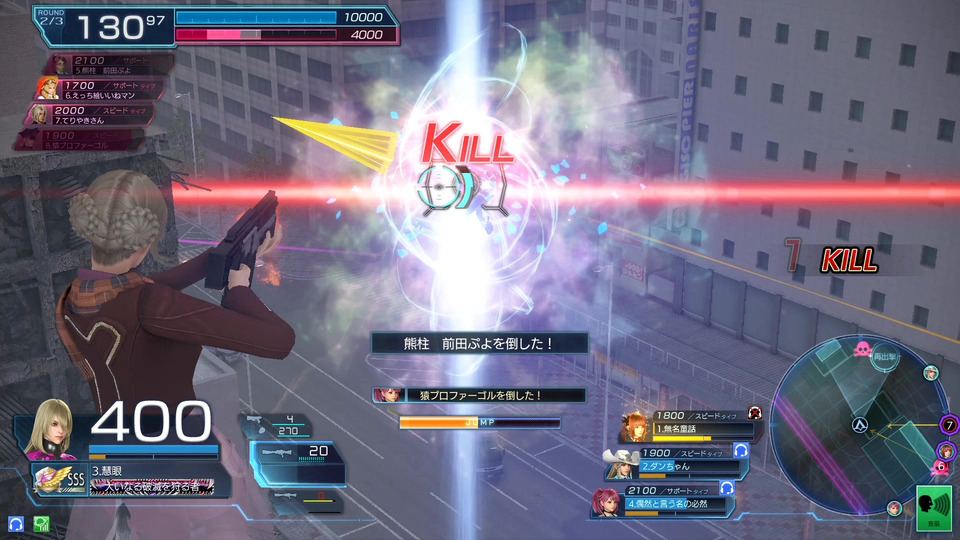Select teammate 2.ダンちゃん panel
Screen dimensions: 960x540
point(680,463)
